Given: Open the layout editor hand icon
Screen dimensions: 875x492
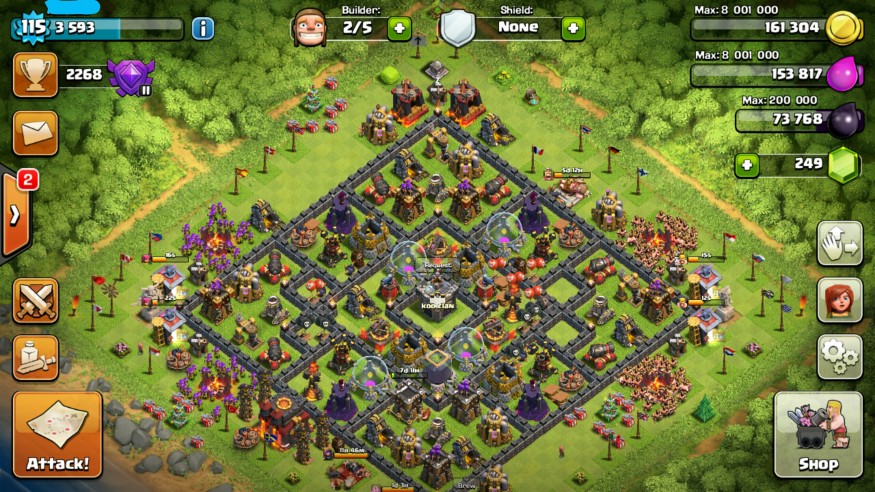Looking at the screenshot, I should [839, 243].
